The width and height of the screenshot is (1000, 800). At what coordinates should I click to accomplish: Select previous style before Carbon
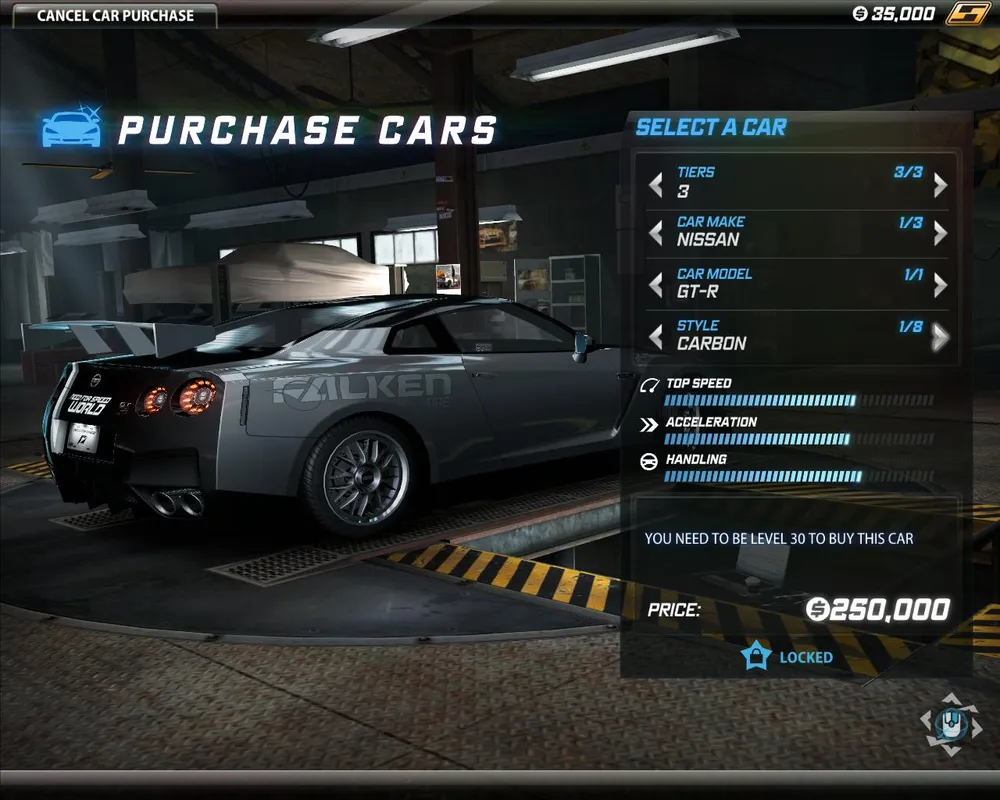click(656, 337)
